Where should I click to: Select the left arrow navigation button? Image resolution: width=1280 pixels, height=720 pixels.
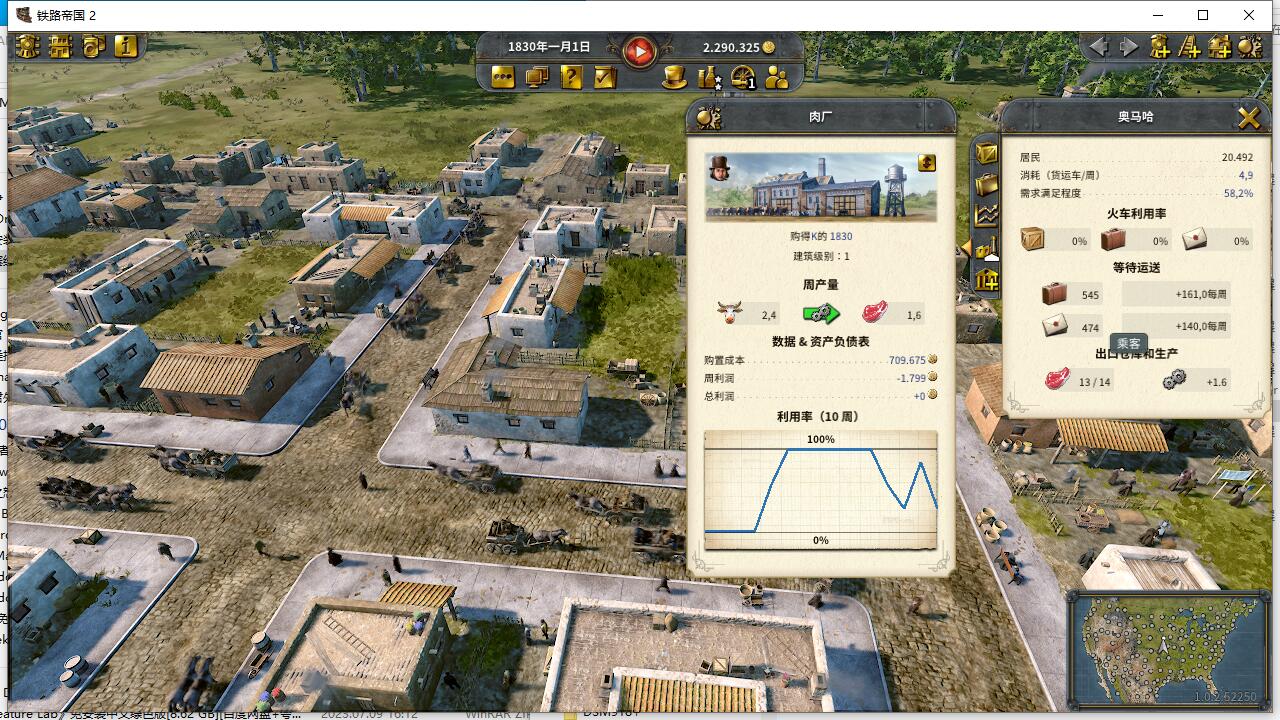[x=1099, y=46]
